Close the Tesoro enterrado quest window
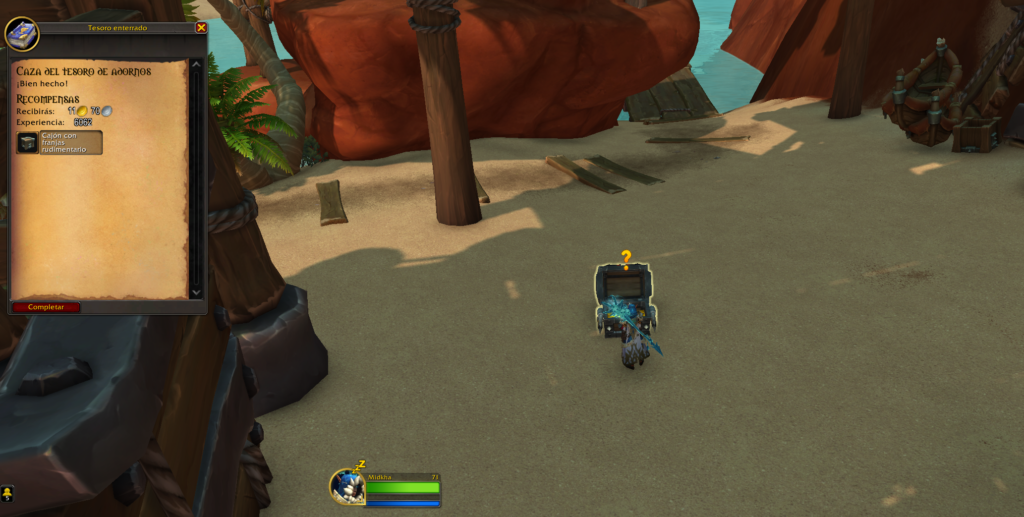The width and height of the screenshot is (1024, 517). tap(201, 28)
